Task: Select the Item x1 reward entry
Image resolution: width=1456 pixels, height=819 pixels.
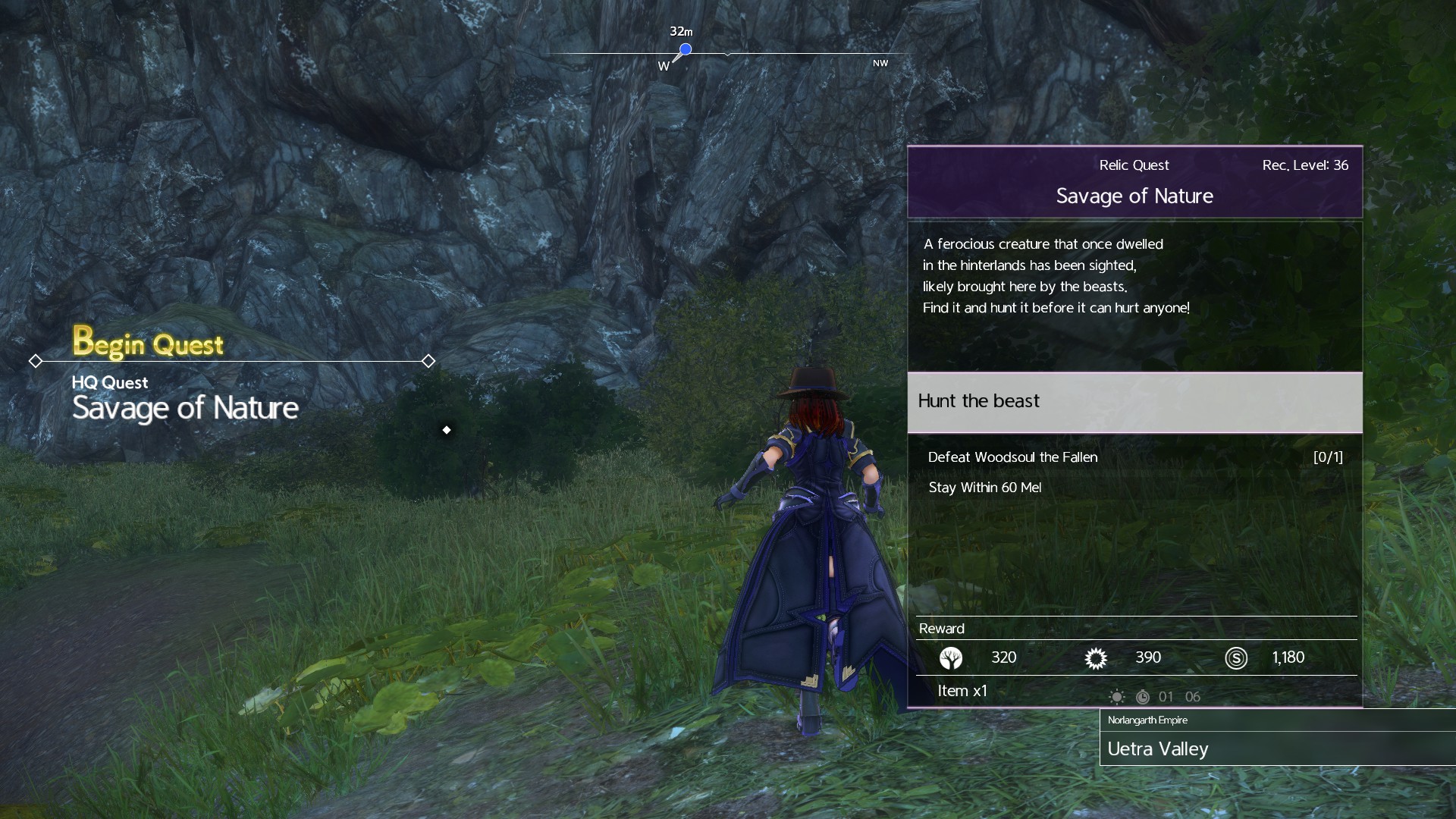Action: [962, 691]
